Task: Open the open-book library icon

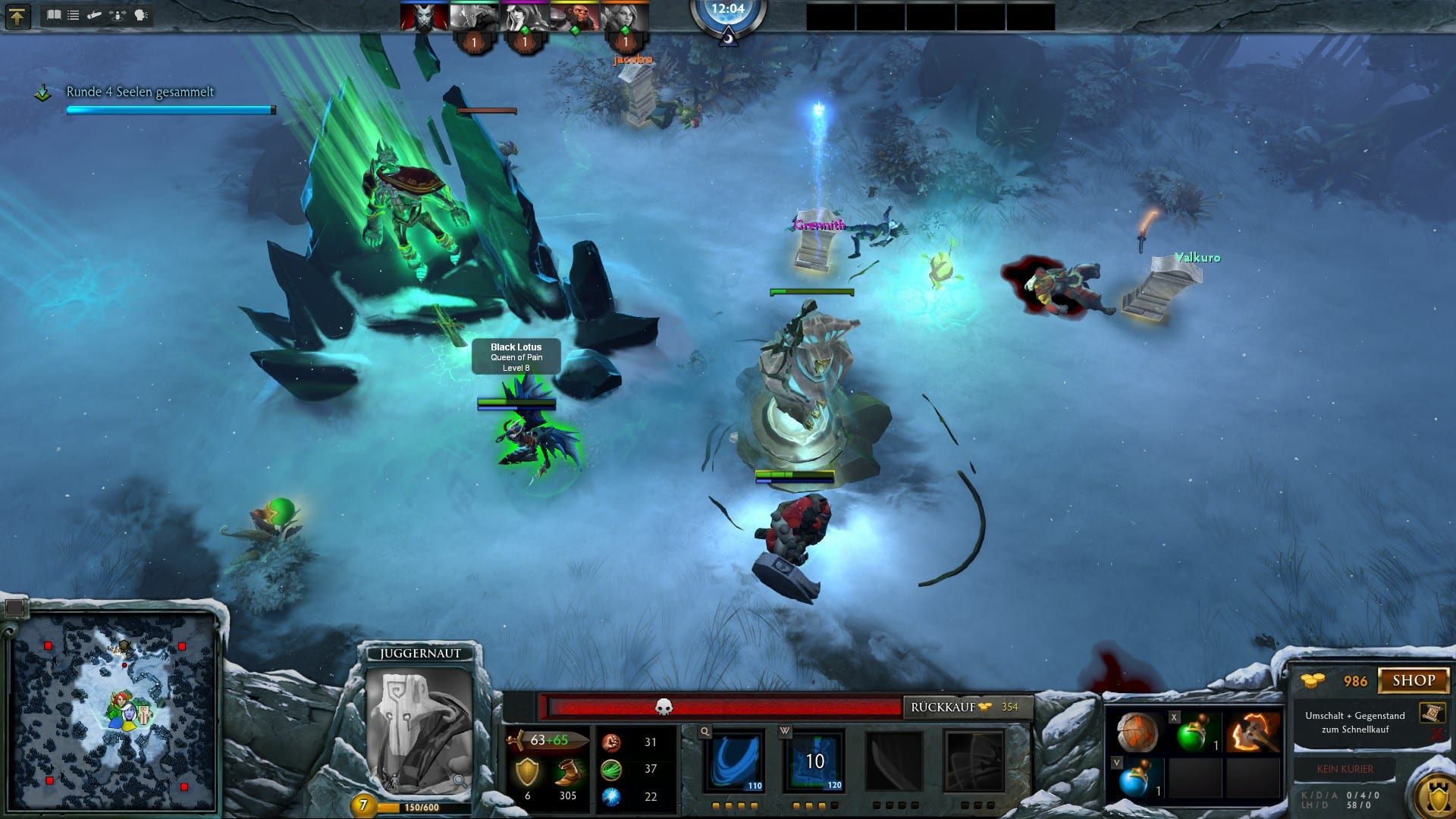Action: [x=54, y=15]
